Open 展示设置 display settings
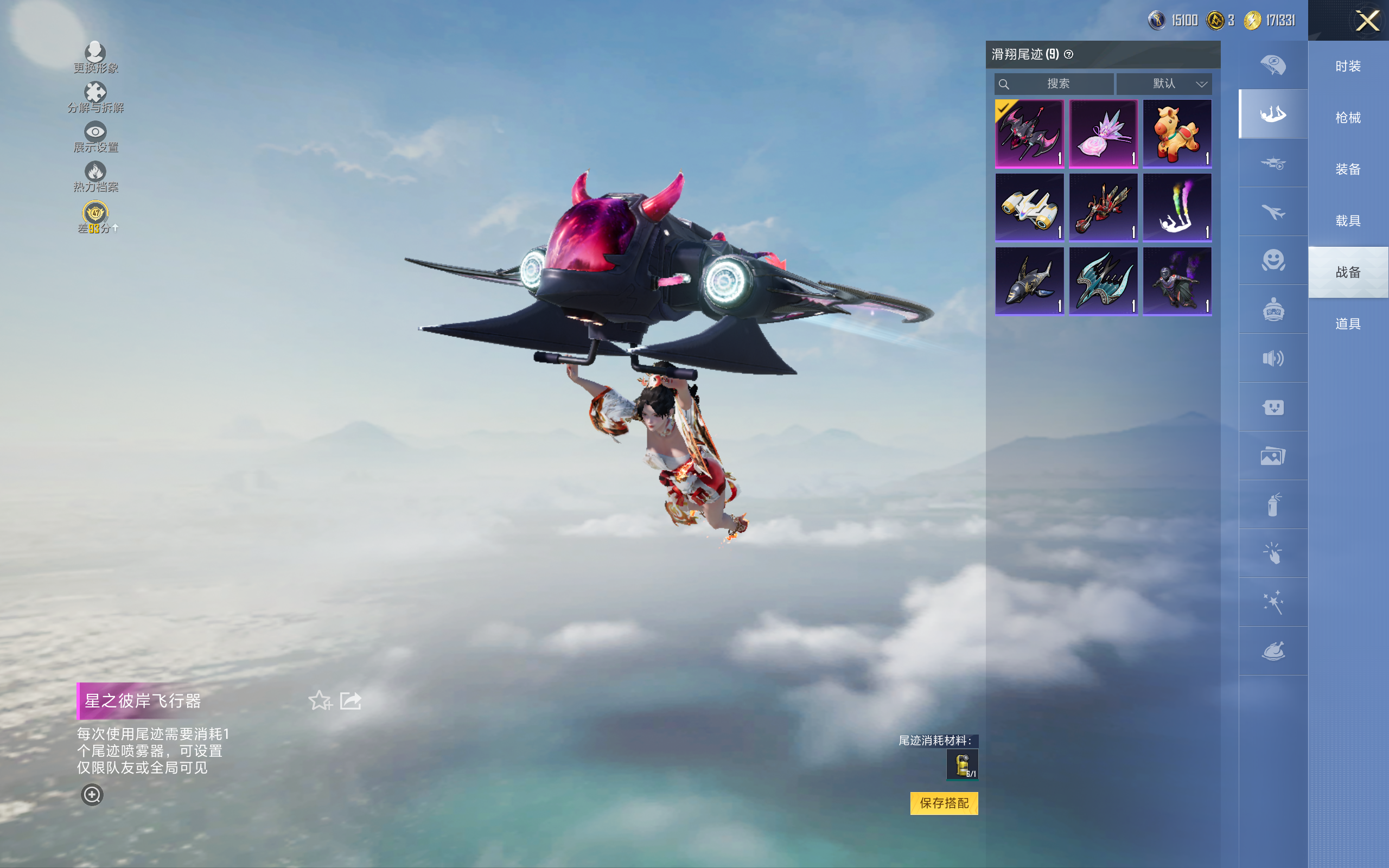Screen dimensions: 1389x868 click(95, 137)
